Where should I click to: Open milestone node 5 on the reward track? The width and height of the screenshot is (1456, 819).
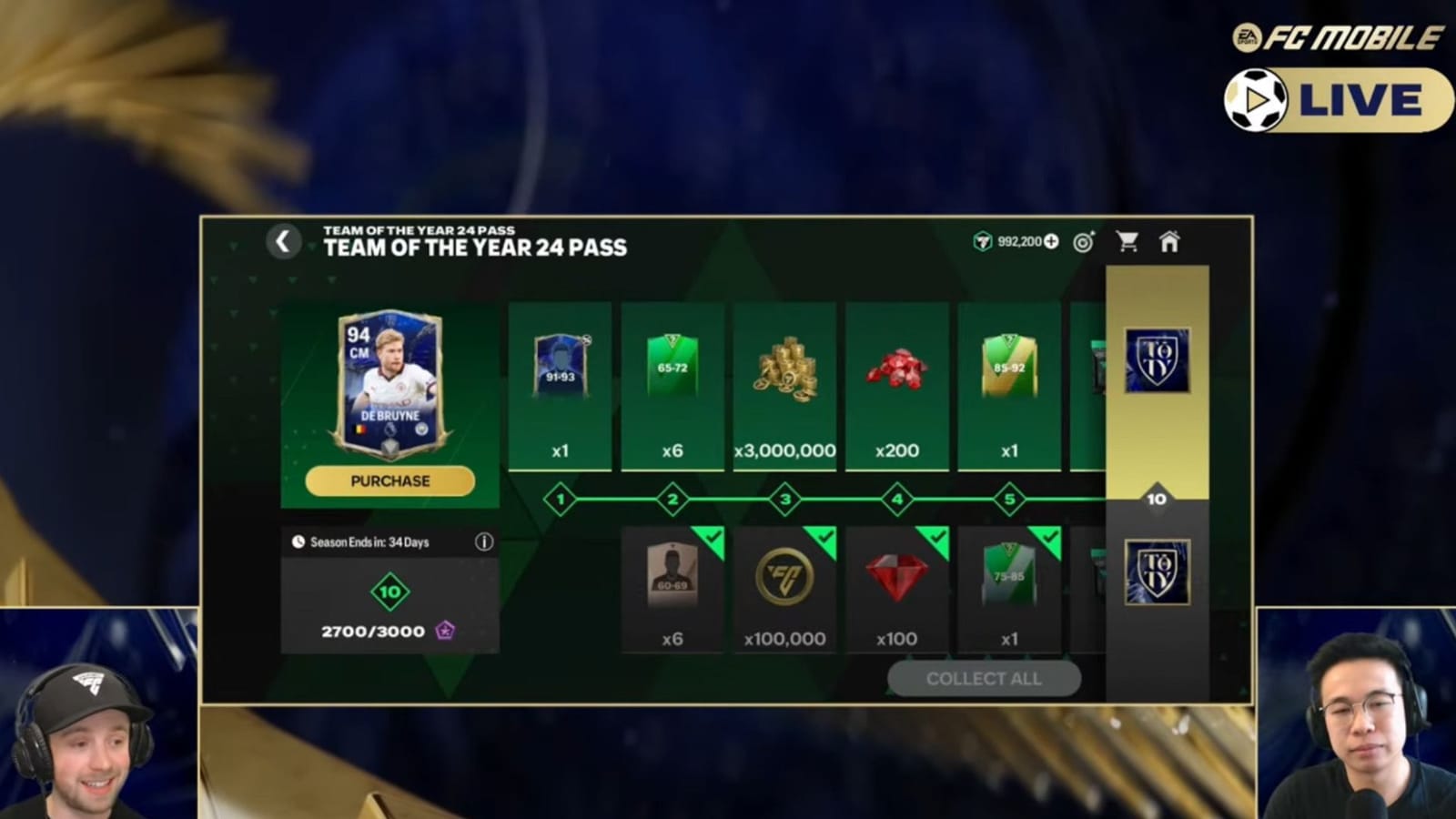(x=1009, y=500)
